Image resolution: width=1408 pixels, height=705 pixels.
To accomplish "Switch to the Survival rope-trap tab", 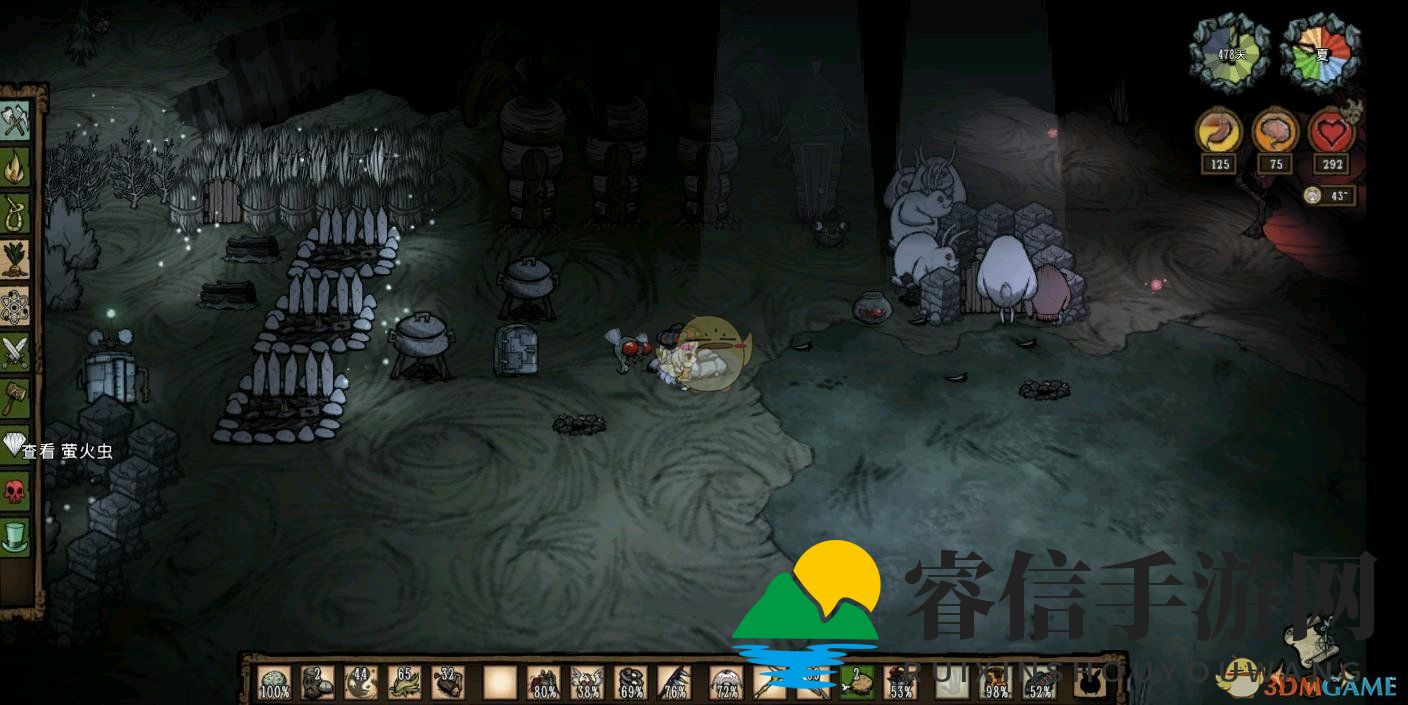I will tap(16, 212).
